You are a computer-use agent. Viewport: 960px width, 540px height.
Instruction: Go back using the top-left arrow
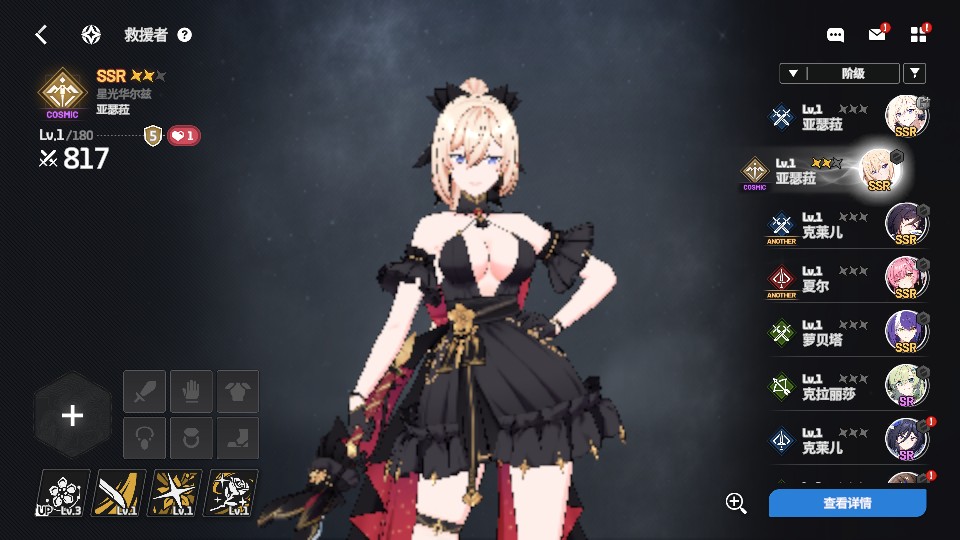click(41, 35)
